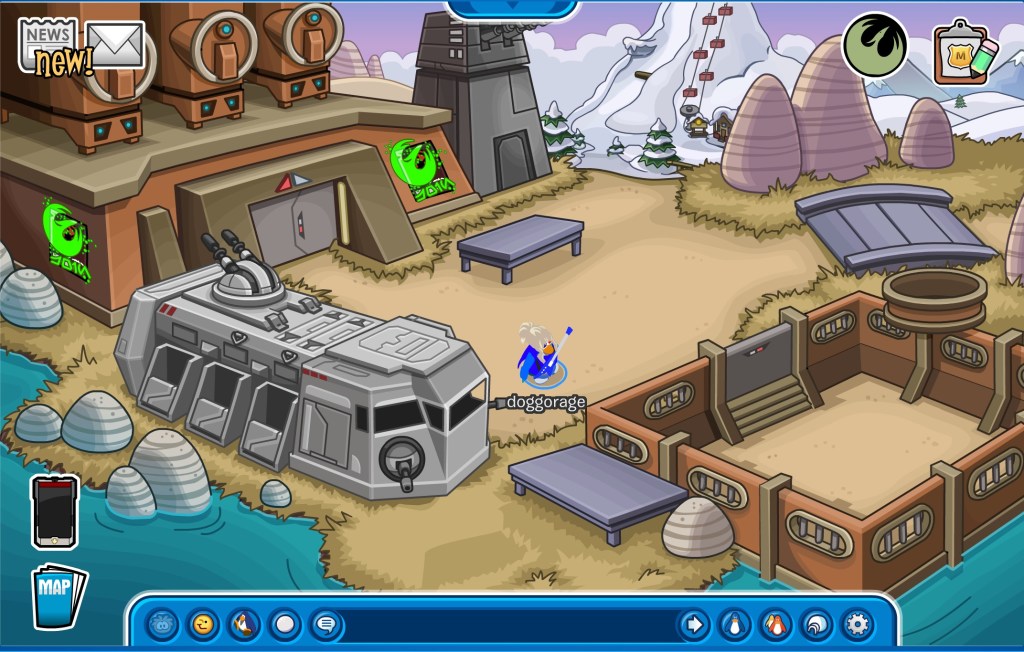Open the EPF spy phone

pyautogui.click(x=54, y=511)
